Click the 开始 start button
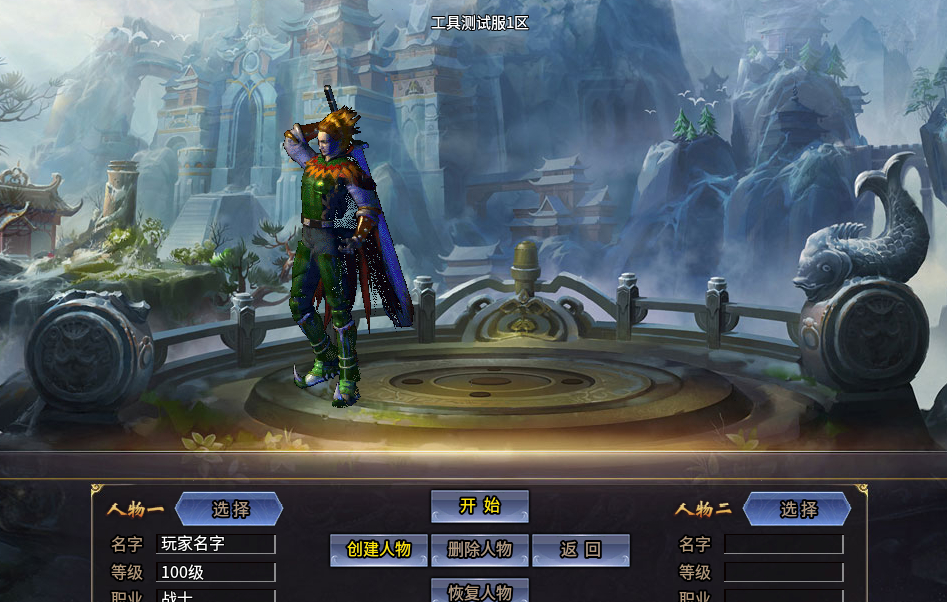 [480, 506]
